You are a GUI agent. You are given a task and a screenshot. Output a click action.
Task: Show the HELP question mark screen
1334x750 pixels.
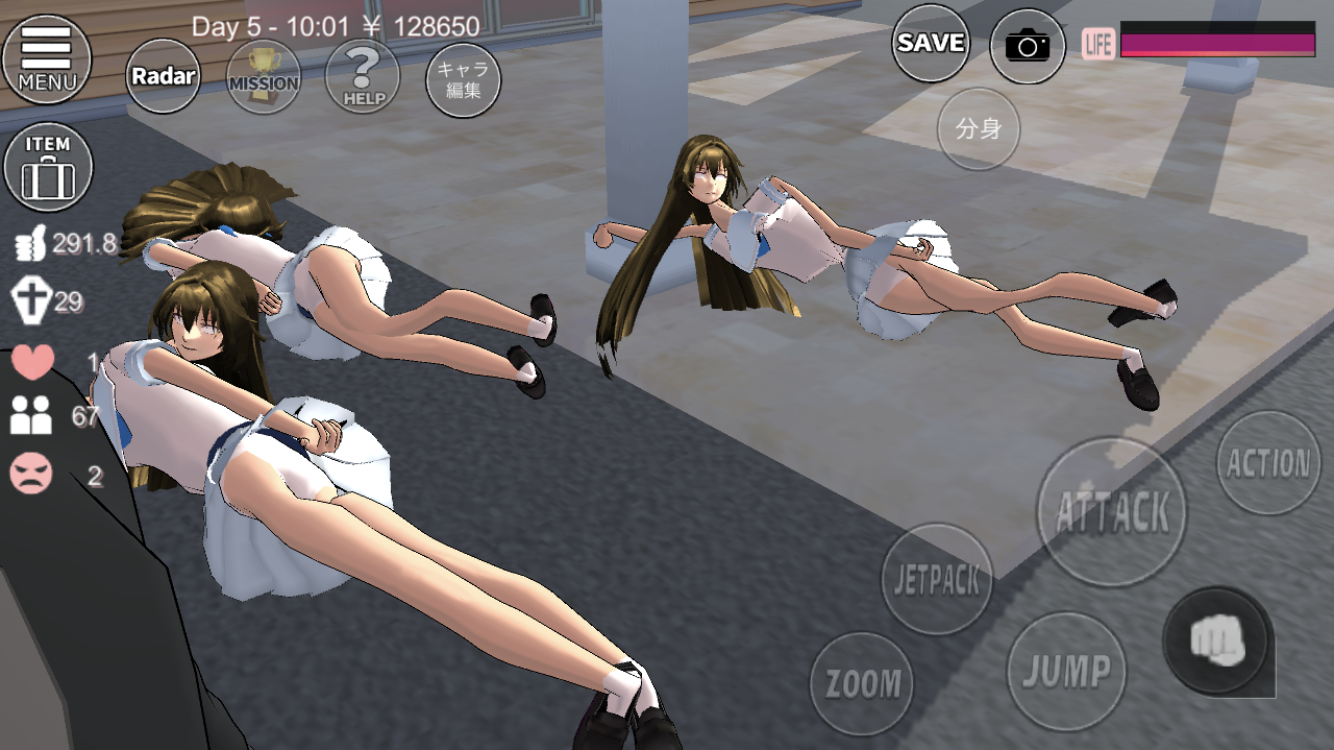pos(362,76)
